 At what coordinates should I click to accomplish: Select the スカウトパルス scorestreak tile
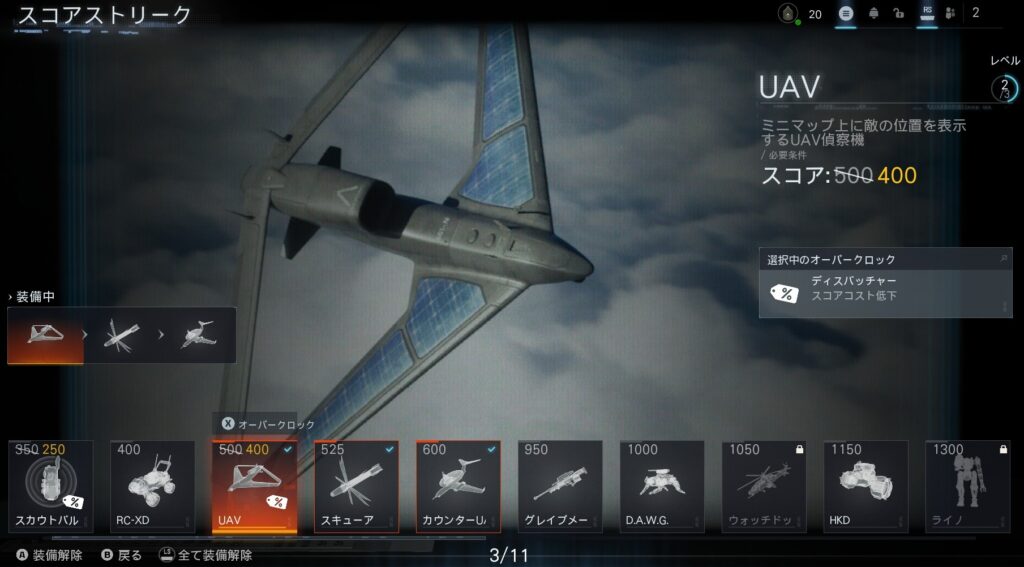coord(50,486)
